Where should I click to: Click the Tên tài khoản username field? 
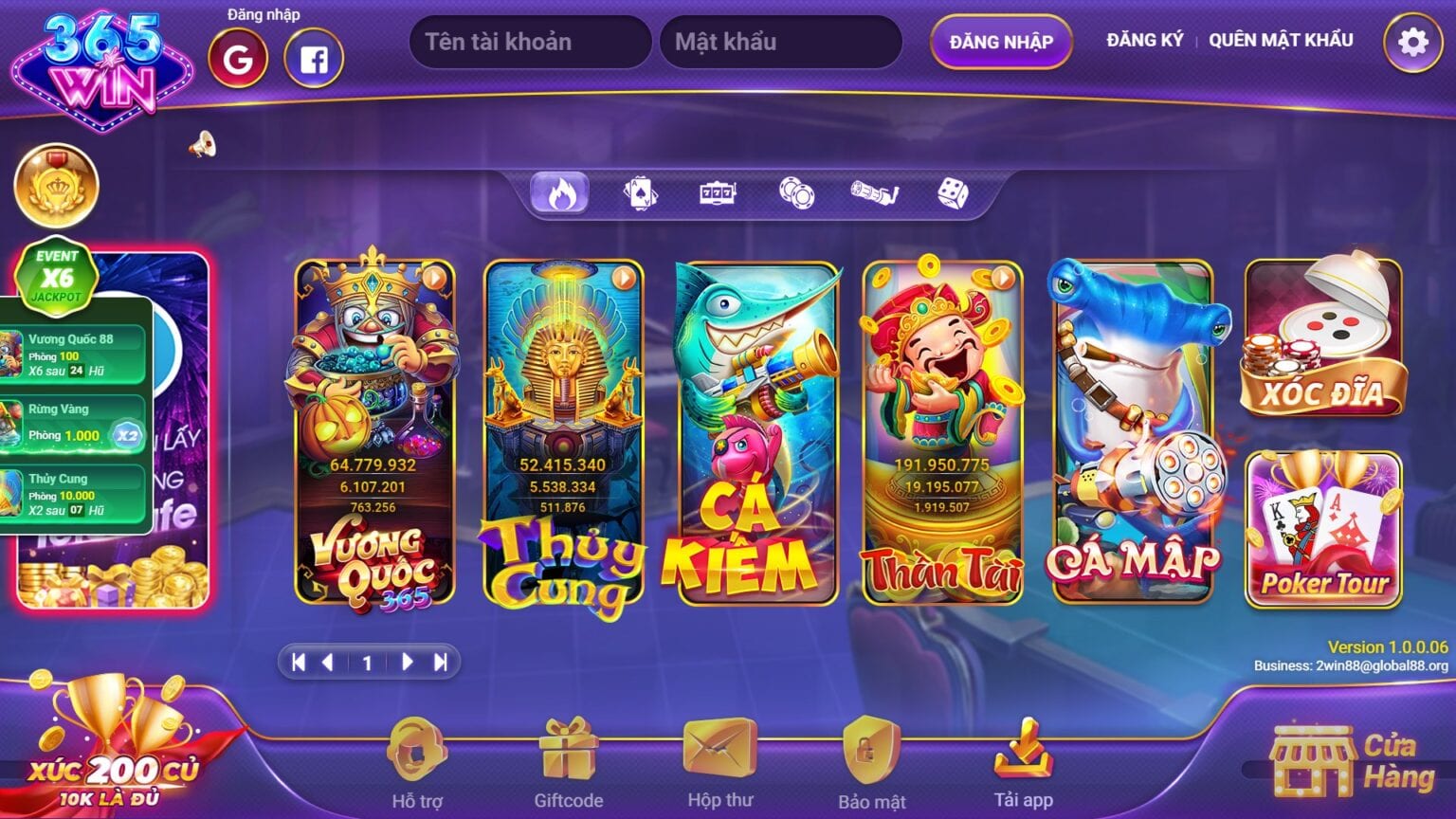point(529,41)
